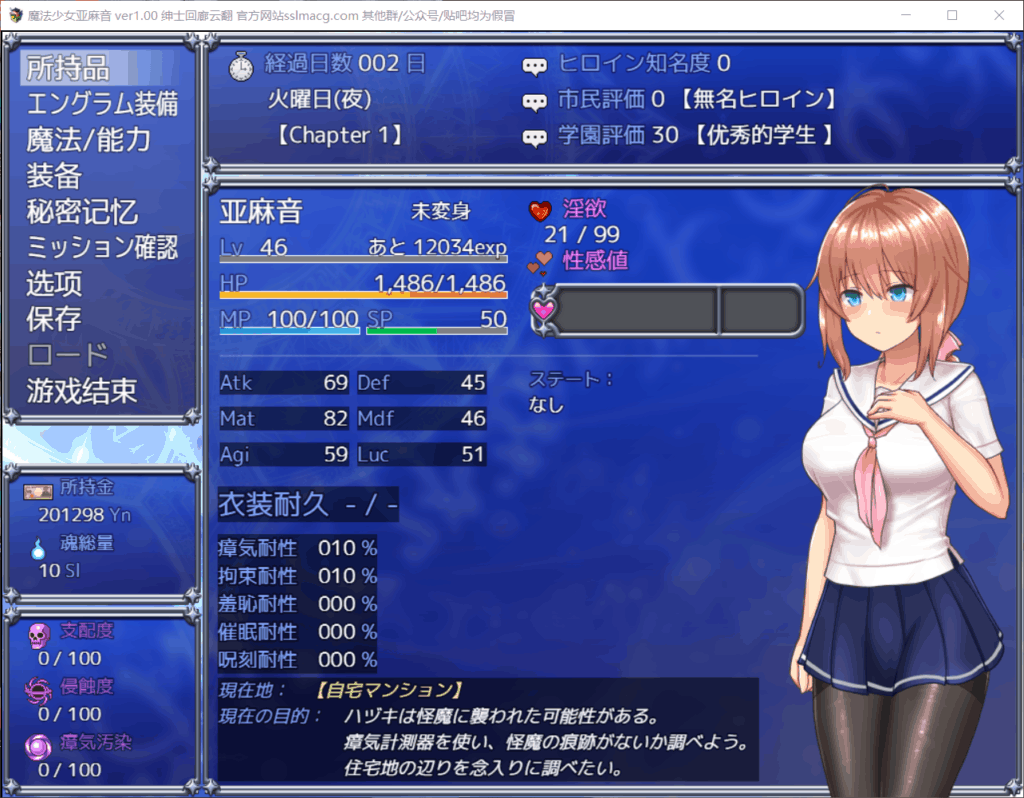The height and width of the screenshot is (798, 1024).
Task: Open the 选项 options menu
Action: [x=54, y=283]
